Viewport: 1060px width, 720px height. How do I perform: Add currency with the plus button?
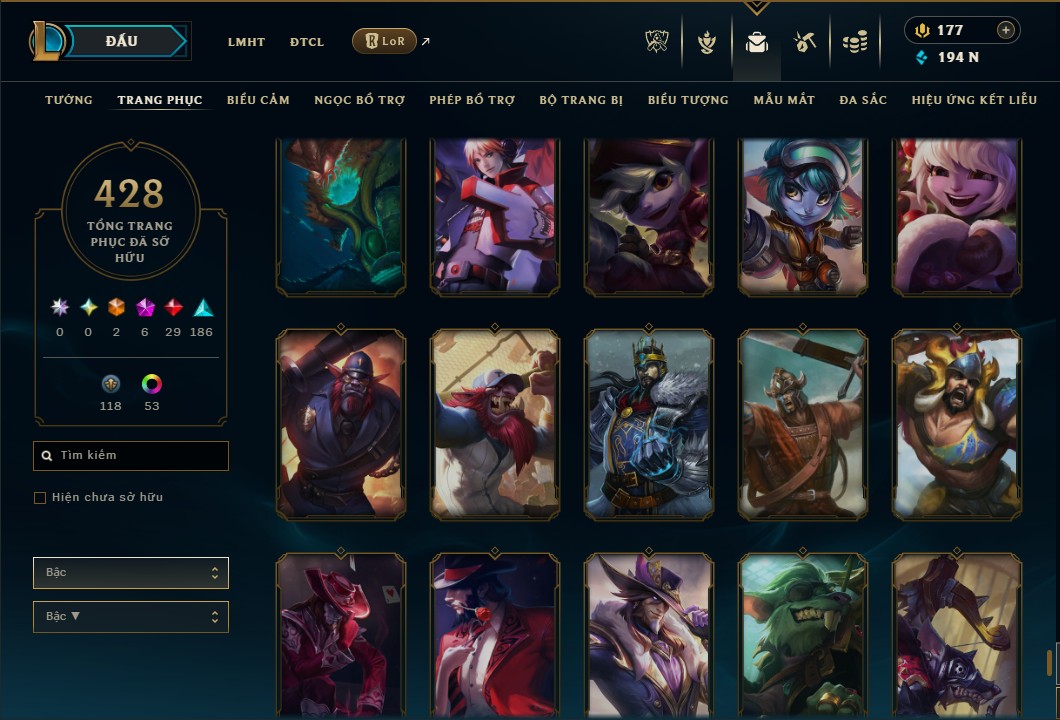pos(1006,30)
